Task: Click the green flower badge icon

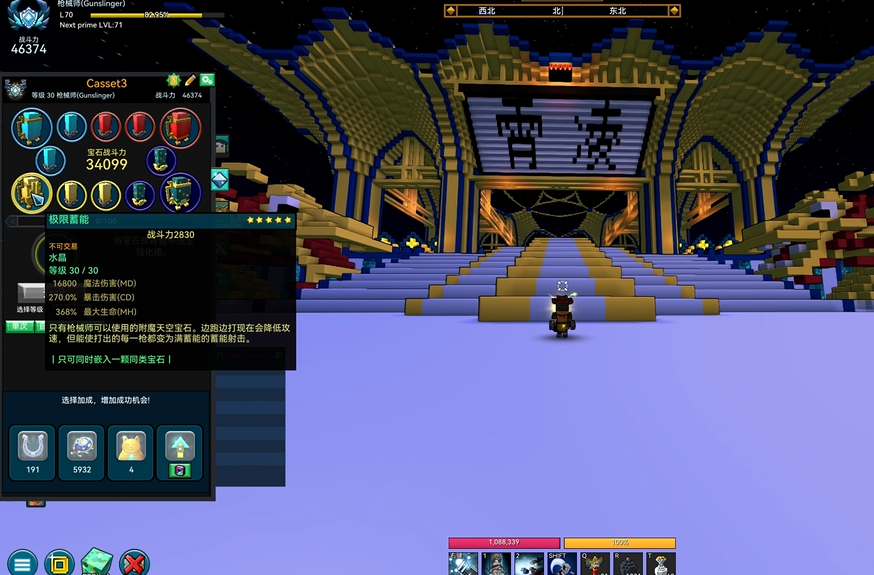Action: (x=173, y=80)
